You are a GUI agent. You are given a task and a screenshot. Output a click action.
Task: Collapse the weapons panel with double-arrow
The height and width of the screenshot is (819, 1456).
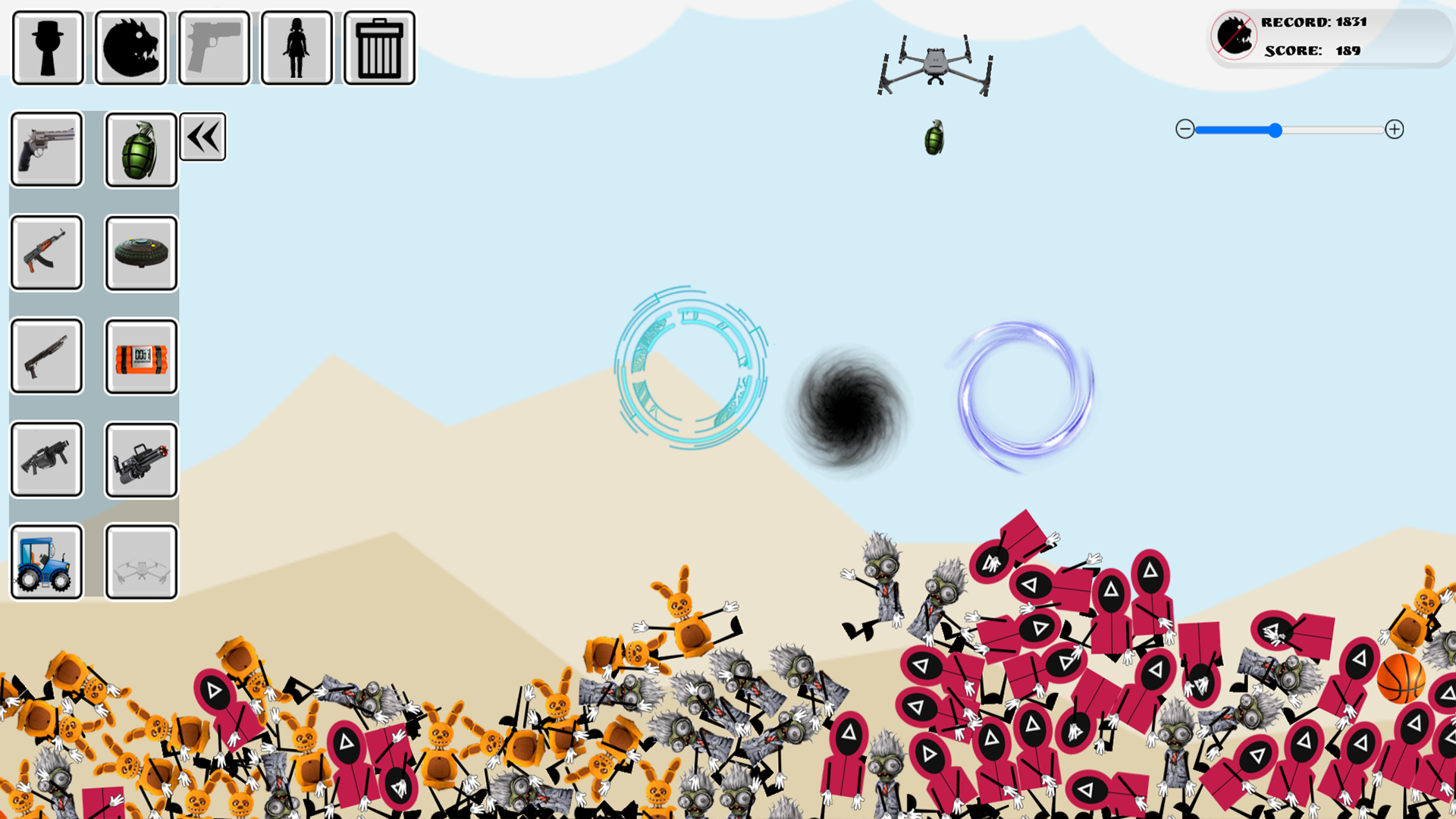[x=202, y=136]
